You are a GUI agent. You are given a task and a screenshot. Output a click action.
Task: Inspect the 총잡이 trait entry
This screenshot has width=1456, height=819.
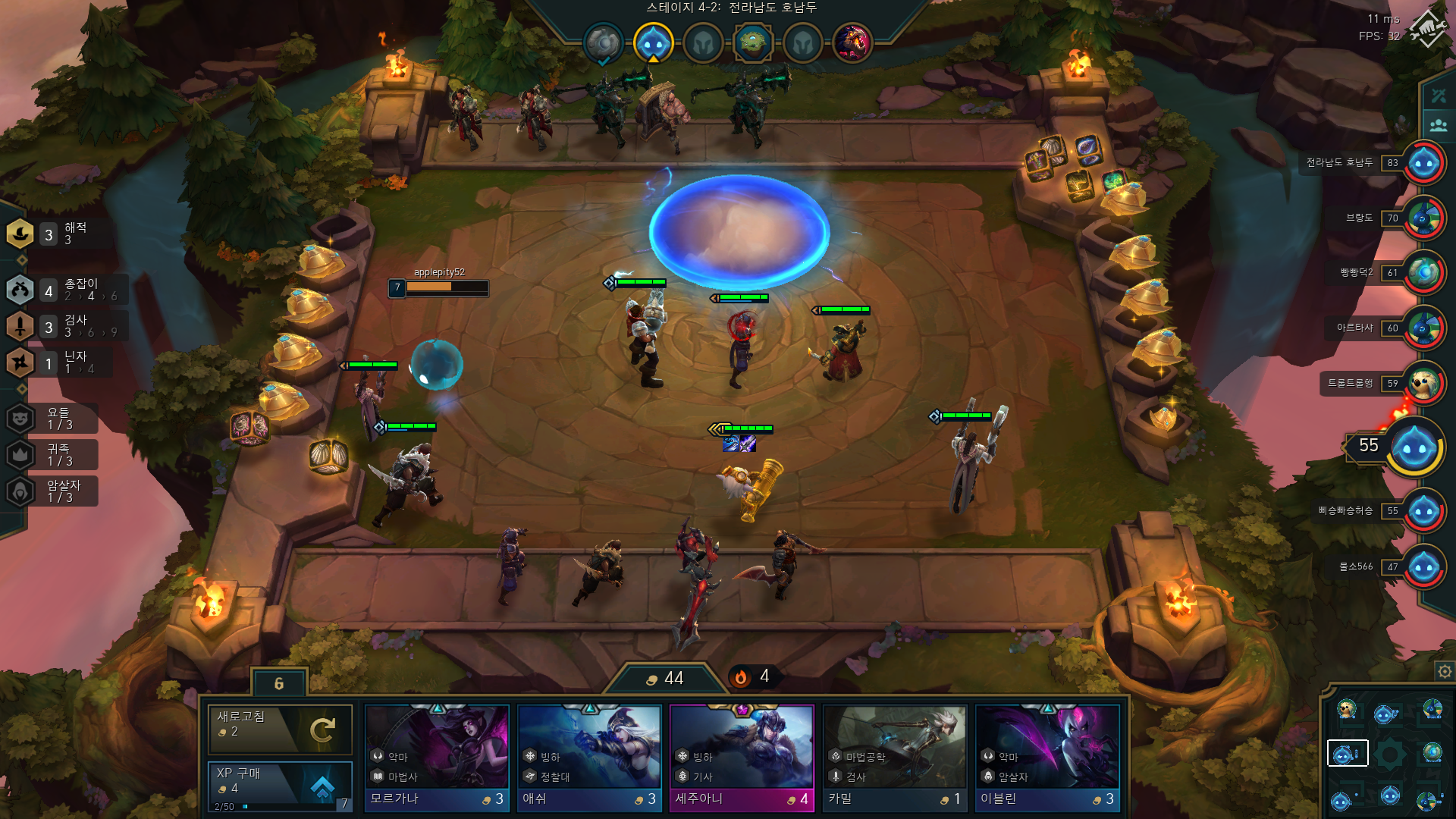(x=64, y=290)
